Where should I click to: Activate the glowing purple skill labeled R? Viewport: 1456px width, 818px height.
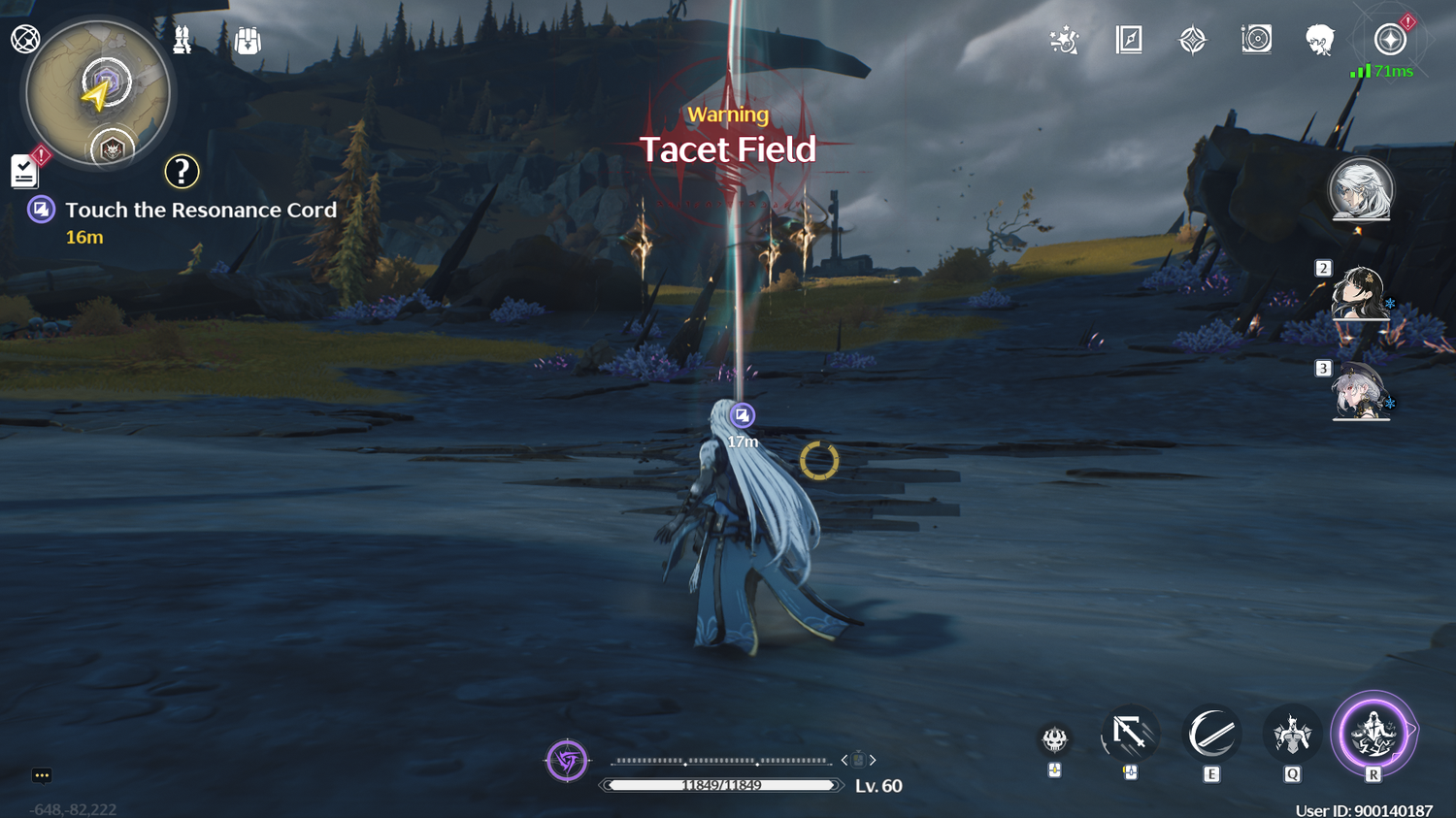[x=1373, y=734]
